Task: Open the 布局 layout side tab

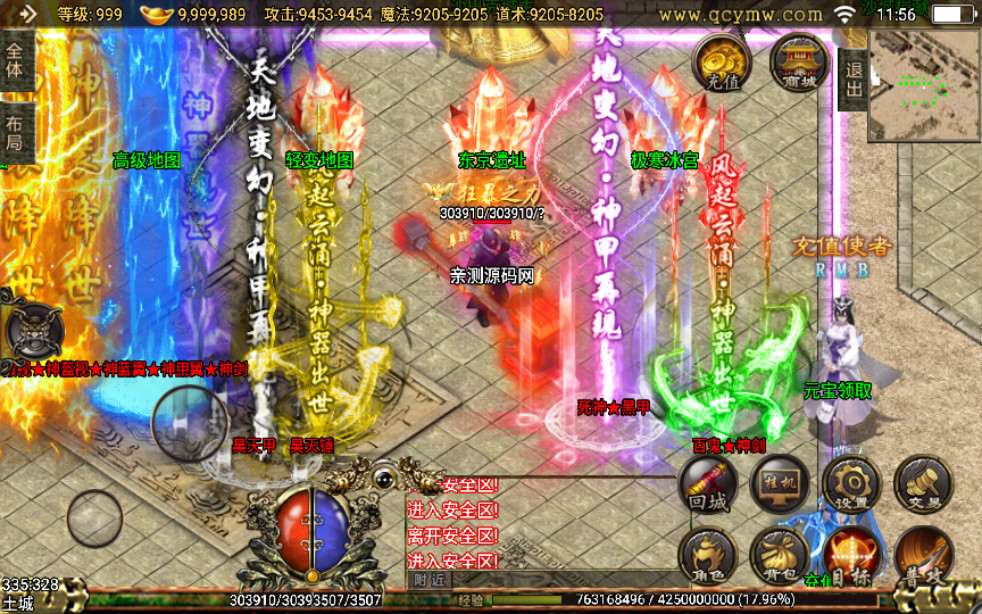Action: pos(17,131)
